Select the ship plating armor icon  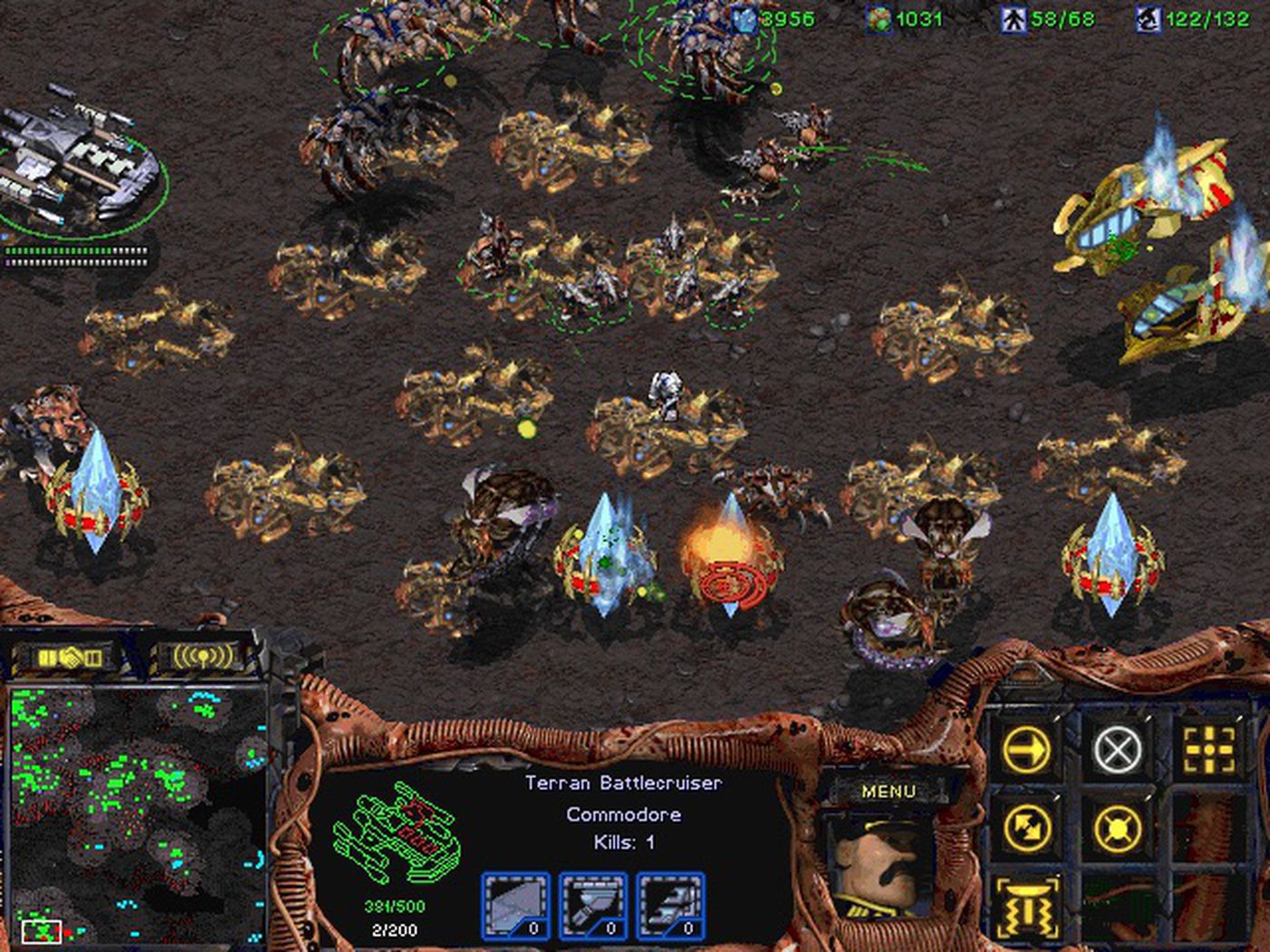click(x=515, y=905)
